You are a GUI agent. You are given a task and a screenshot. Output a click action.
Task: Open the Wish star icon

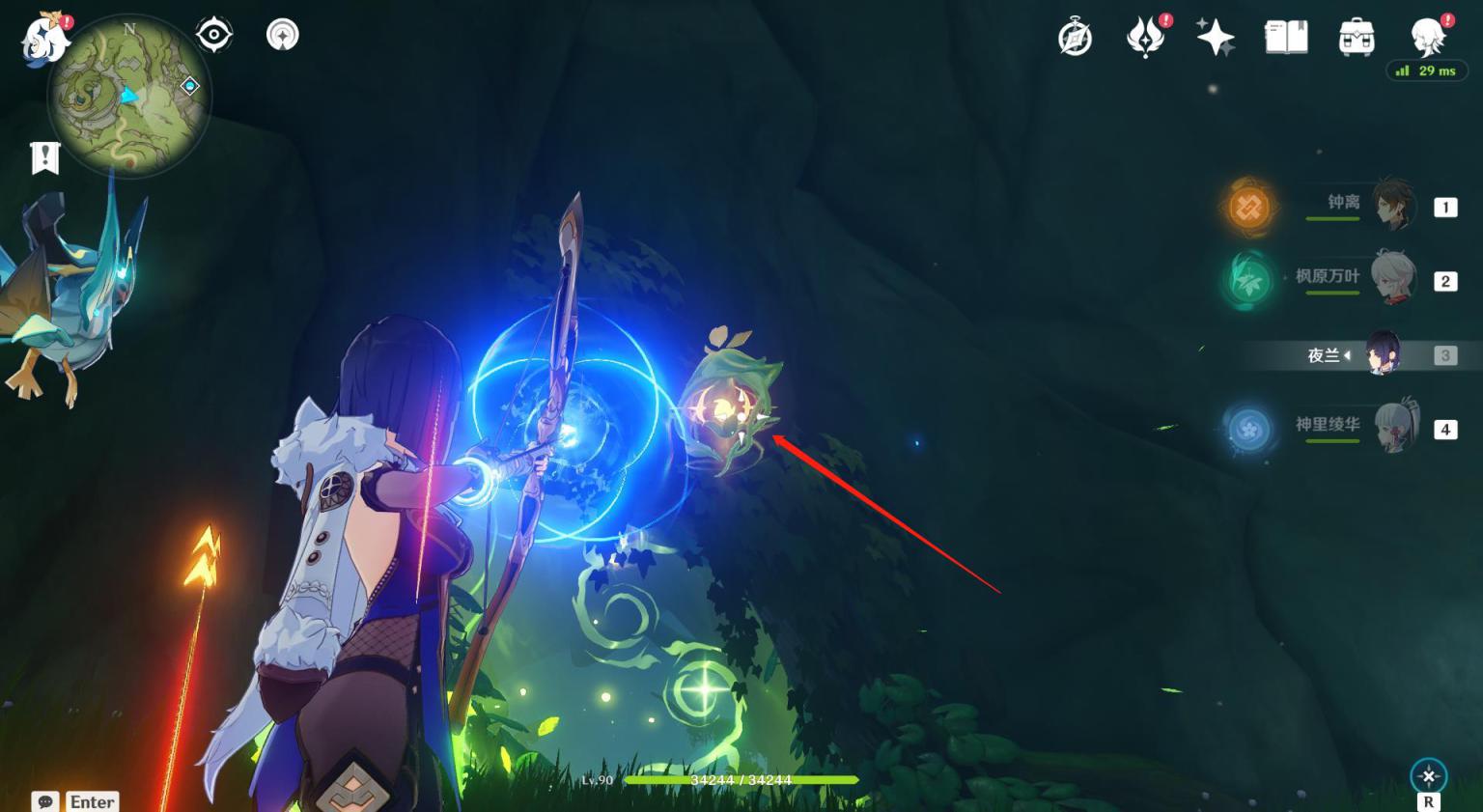click(1216, 39)
